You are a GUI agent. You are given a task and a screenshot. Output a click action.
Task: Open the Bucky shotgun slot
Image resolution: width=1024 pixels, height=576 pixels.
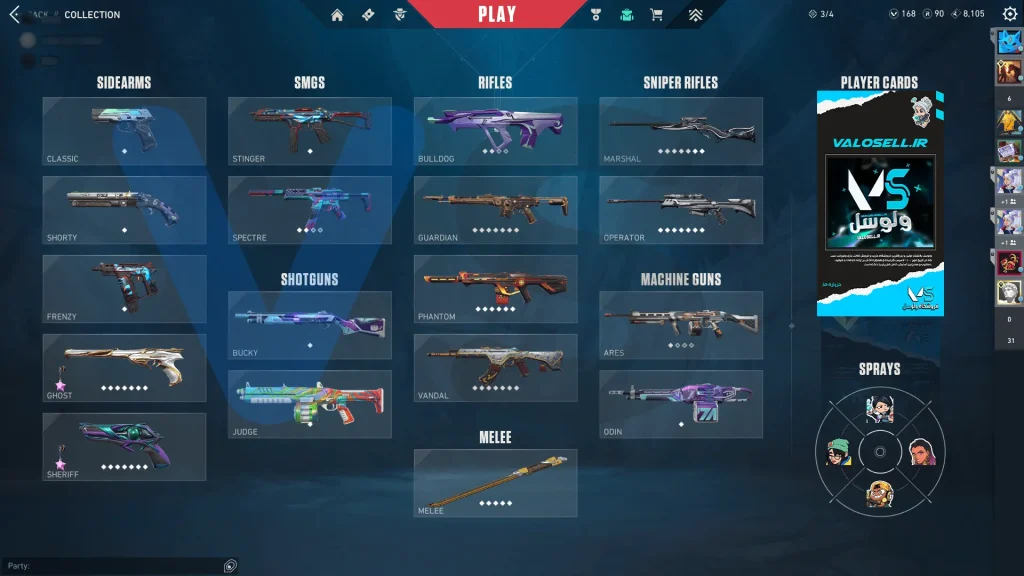tap(310, 325)
